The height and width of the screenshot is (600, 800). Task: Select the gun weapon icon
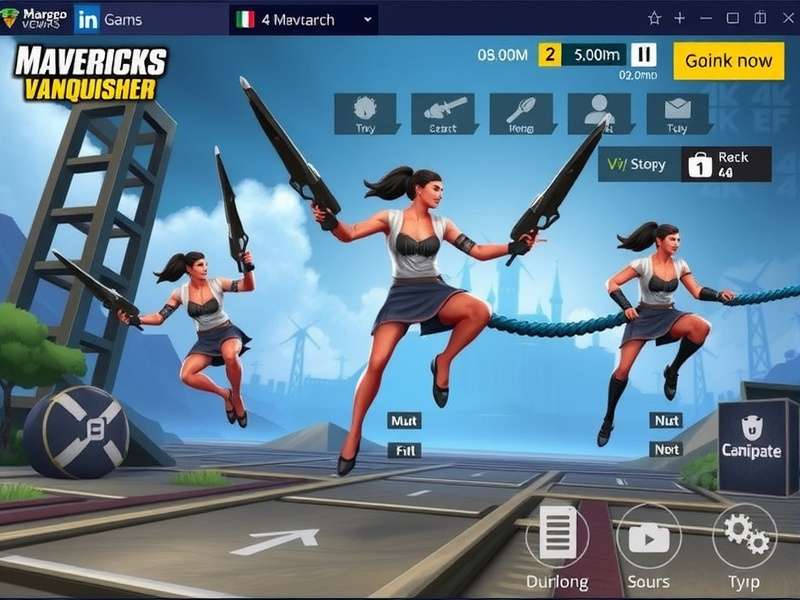pyautogui.click(x=442, y=113)
